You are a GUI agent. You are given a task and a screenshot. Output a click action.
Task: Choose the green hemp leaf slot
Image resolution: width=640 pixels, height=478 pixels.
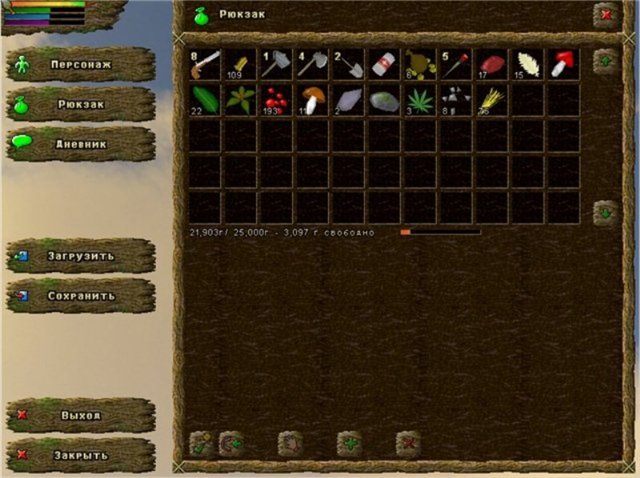tap(419, 99)
